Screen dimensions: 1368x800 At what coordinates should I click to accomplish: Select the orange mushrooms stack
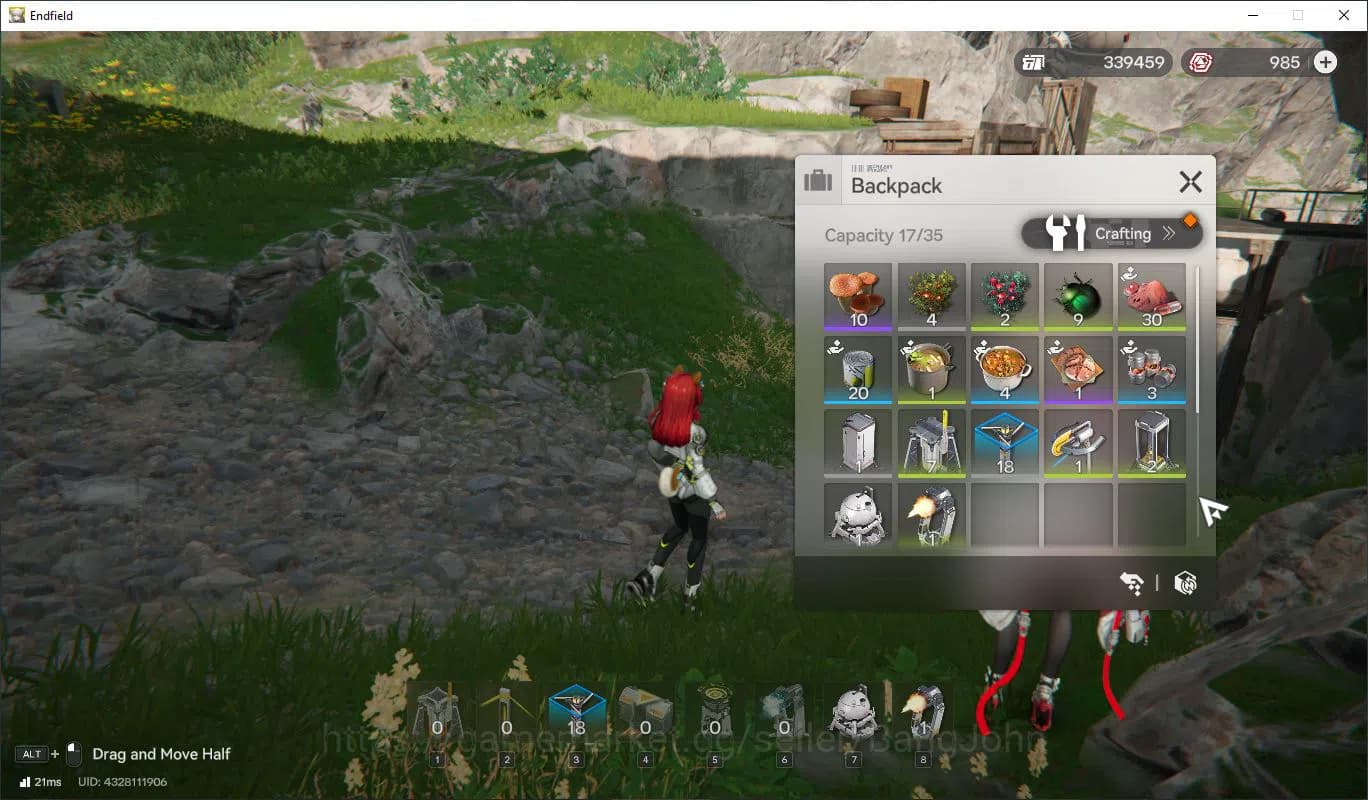(858, 296)
